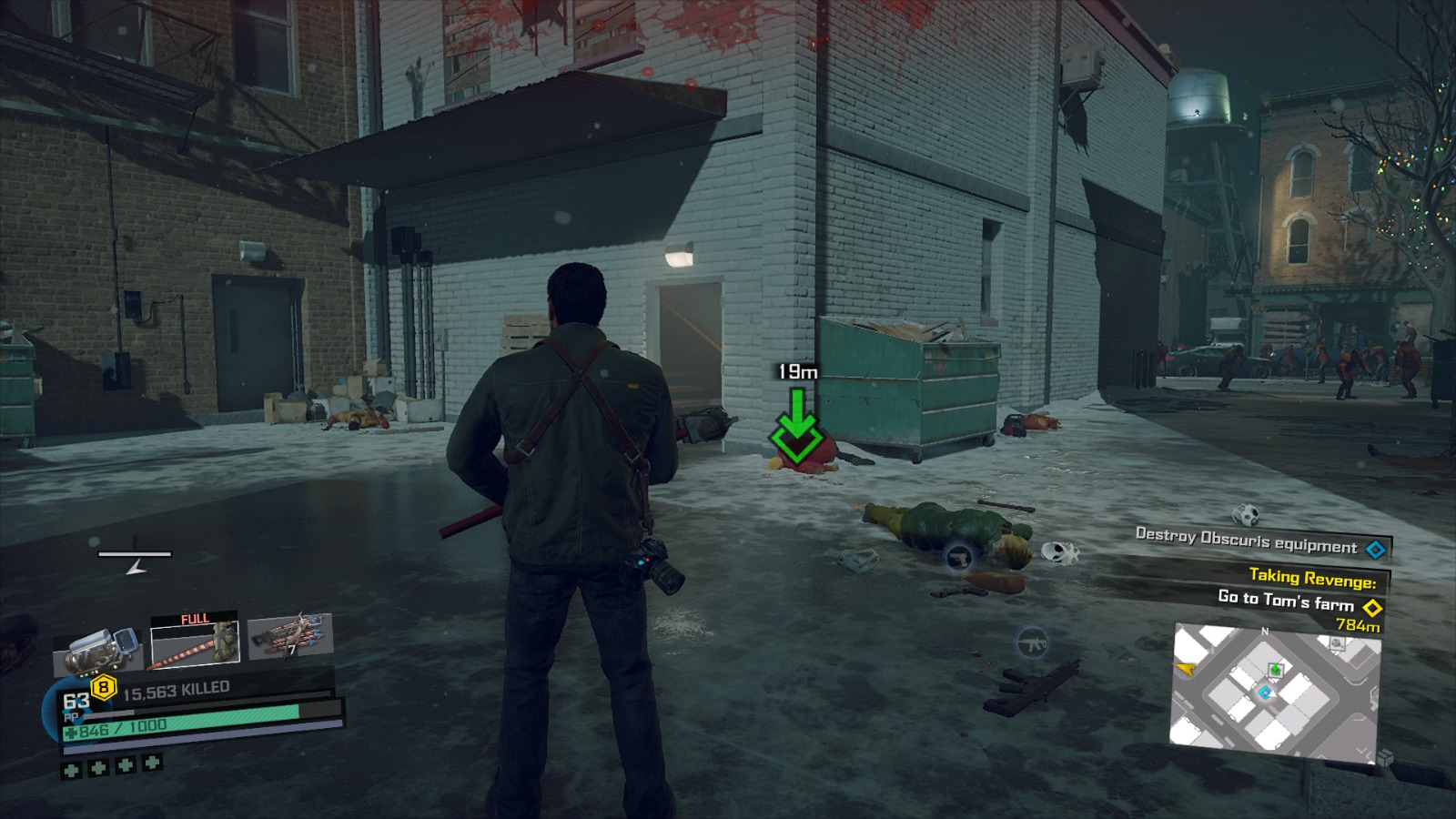Screen dimensions: 1456x819
Task: Select the video camera weapon slot
Action: tap(96, 646)
